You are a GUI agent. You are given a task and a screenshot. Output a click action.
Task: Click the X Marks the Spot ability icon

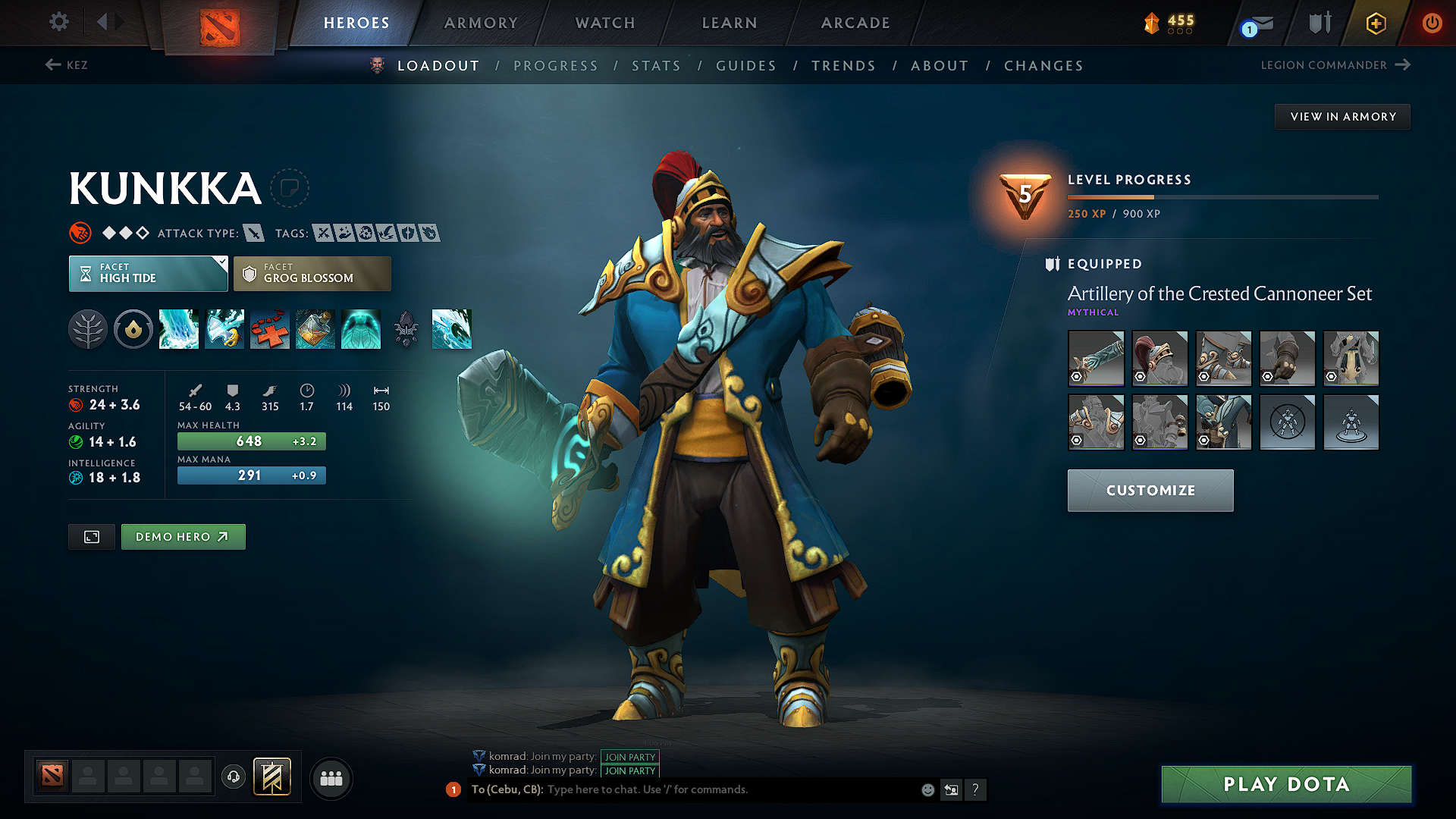click(x=270, y=329)
